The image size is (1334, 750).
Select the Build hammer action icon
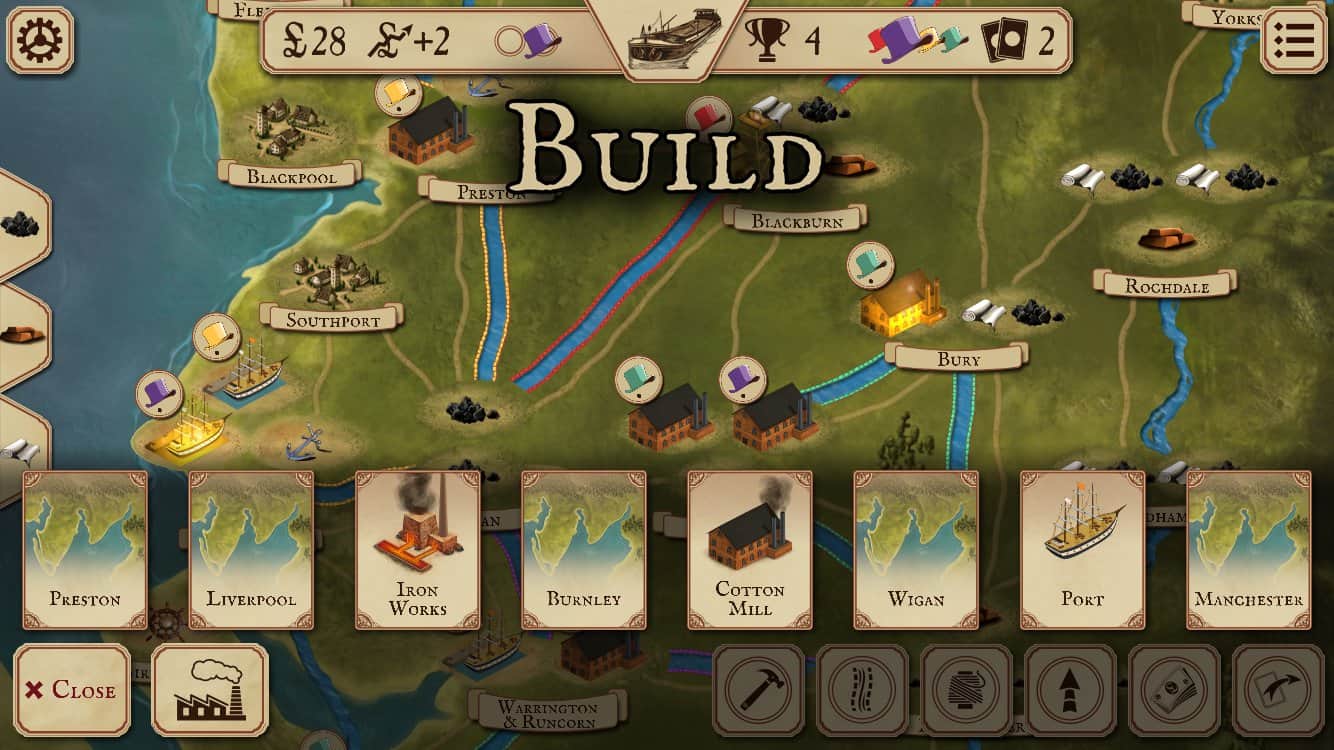[757, 690]
